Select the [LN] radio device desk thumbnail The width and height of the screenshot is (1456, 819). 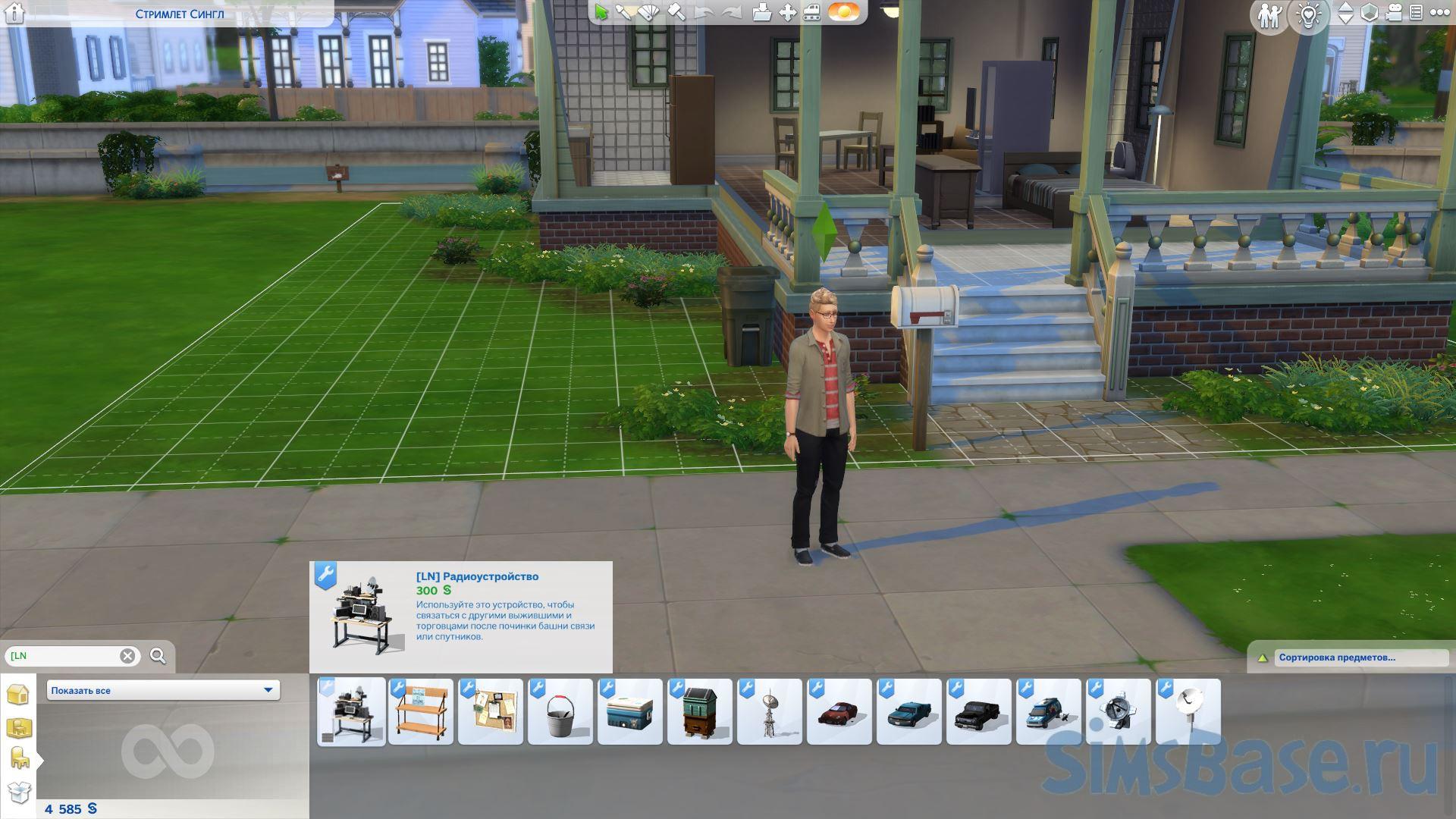351,712
